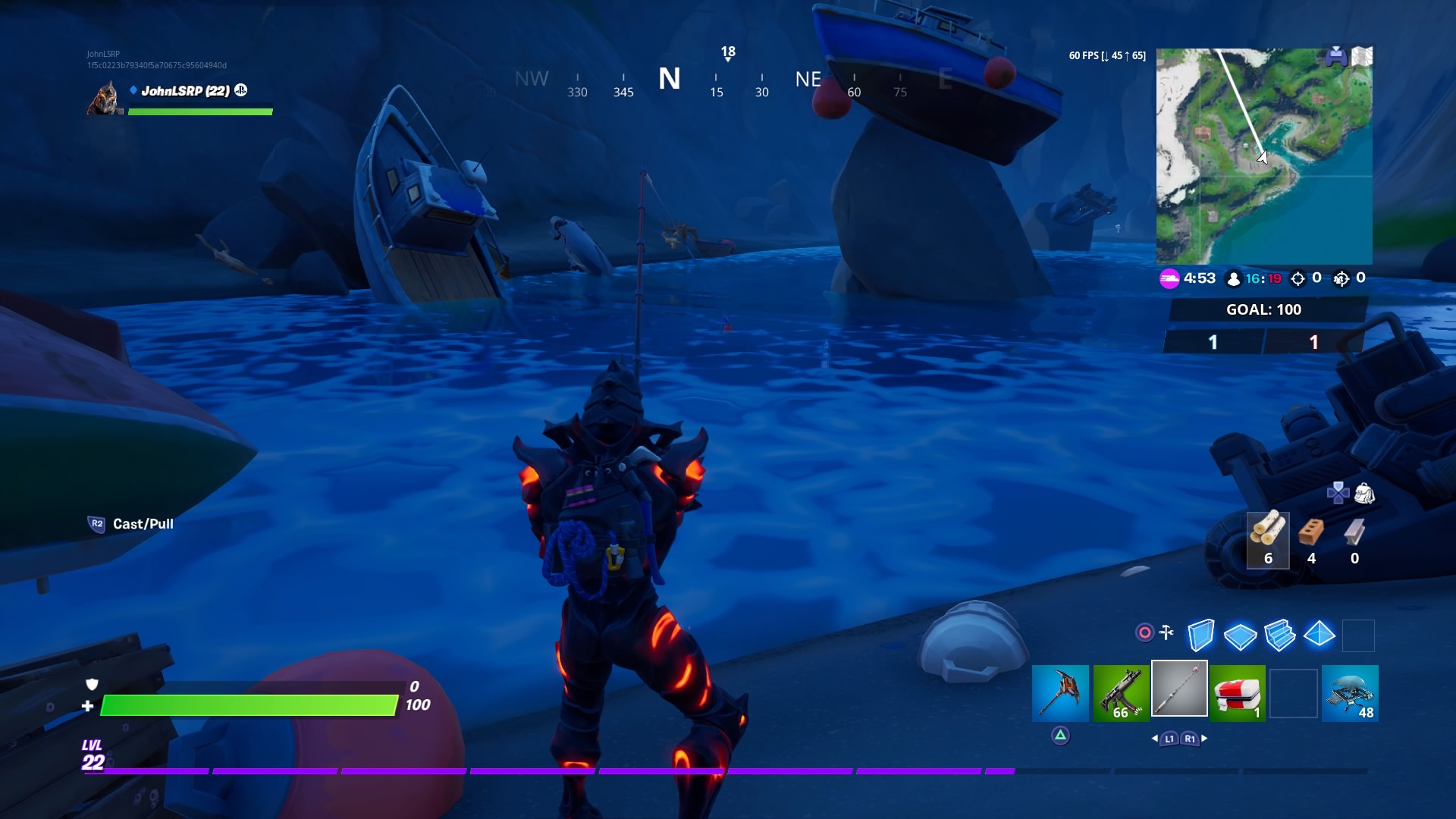Switch to brick building material
The height and width of the screenshot is (819, 1456).
pyautogui.click(x=1311, y=538)
